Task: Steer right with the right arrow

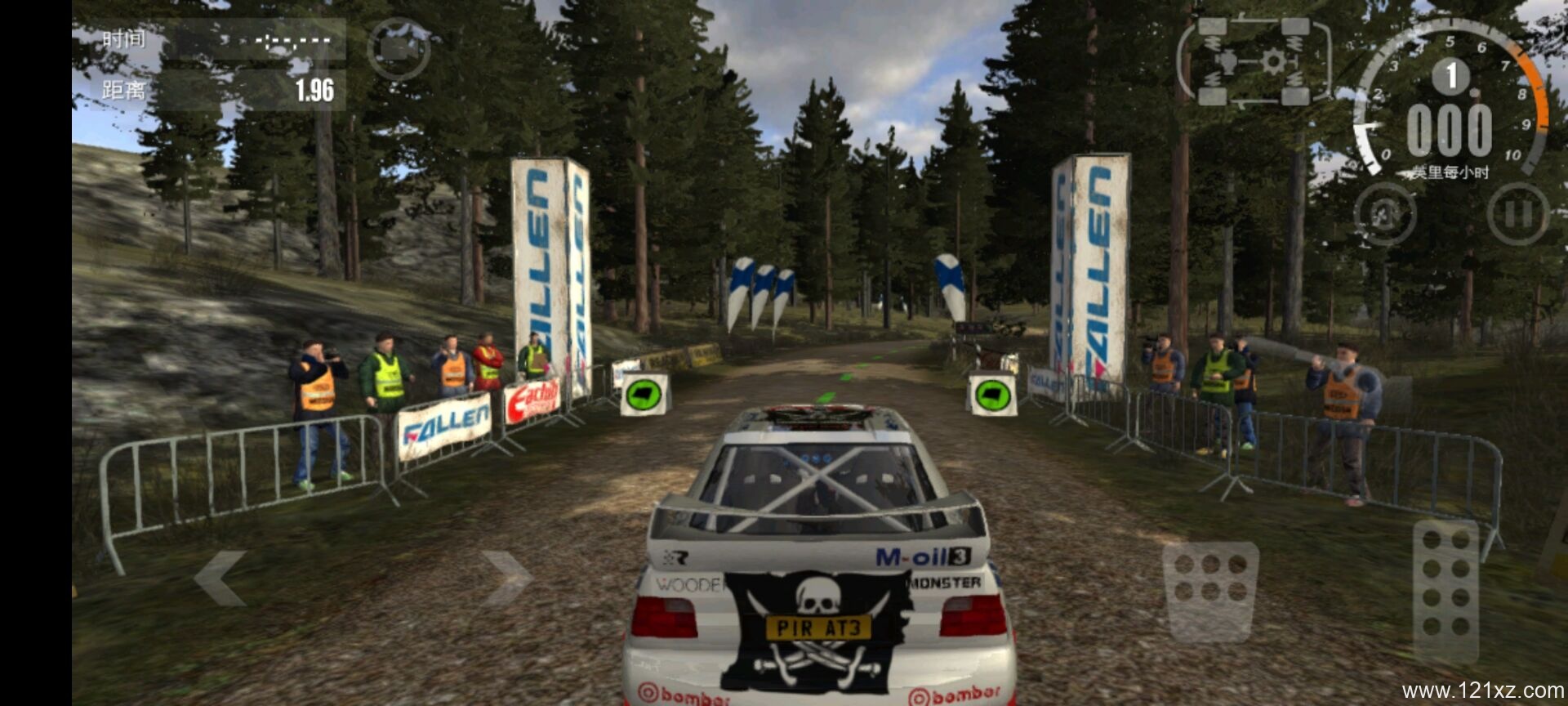Action: tap(506, 578)
